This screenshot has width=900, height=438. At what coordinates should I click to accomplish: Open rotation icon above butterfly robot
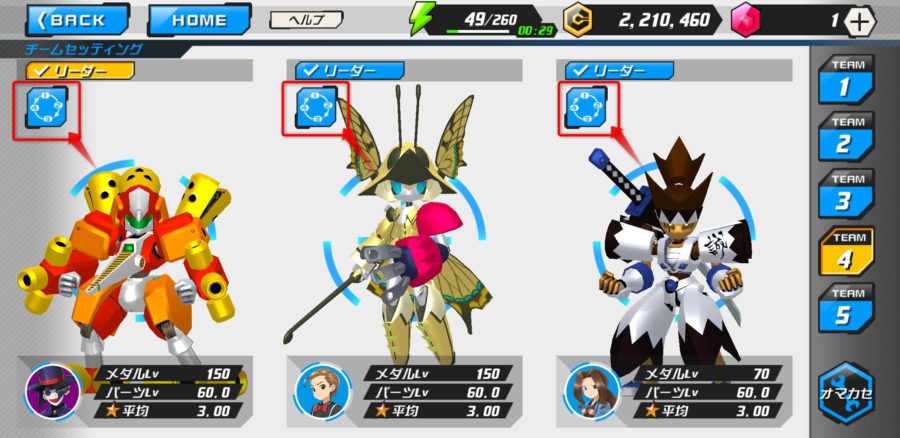(313, 108)
